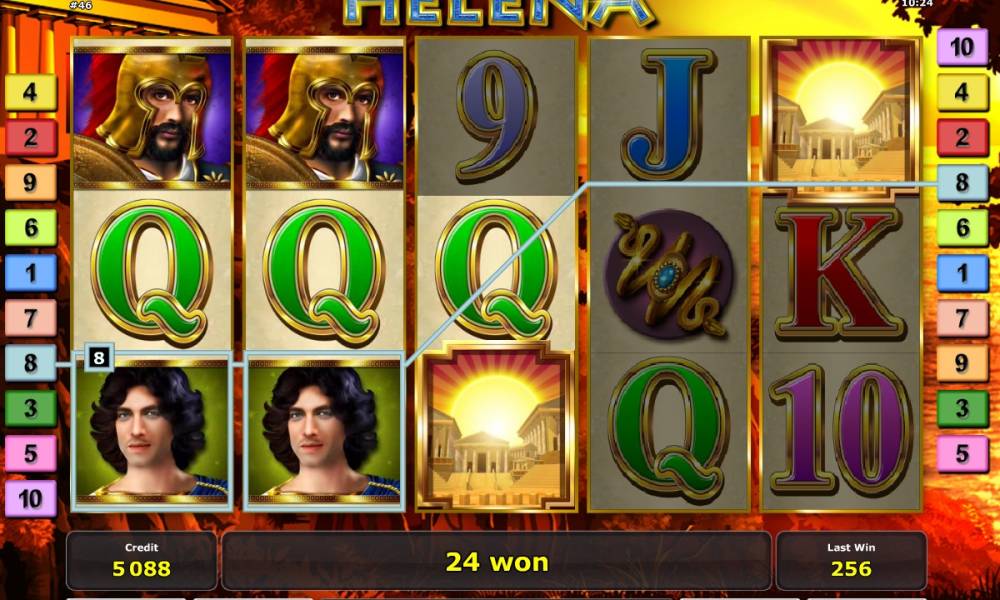Click the left-side purple payline 10 marker

(x=31, y=497)
